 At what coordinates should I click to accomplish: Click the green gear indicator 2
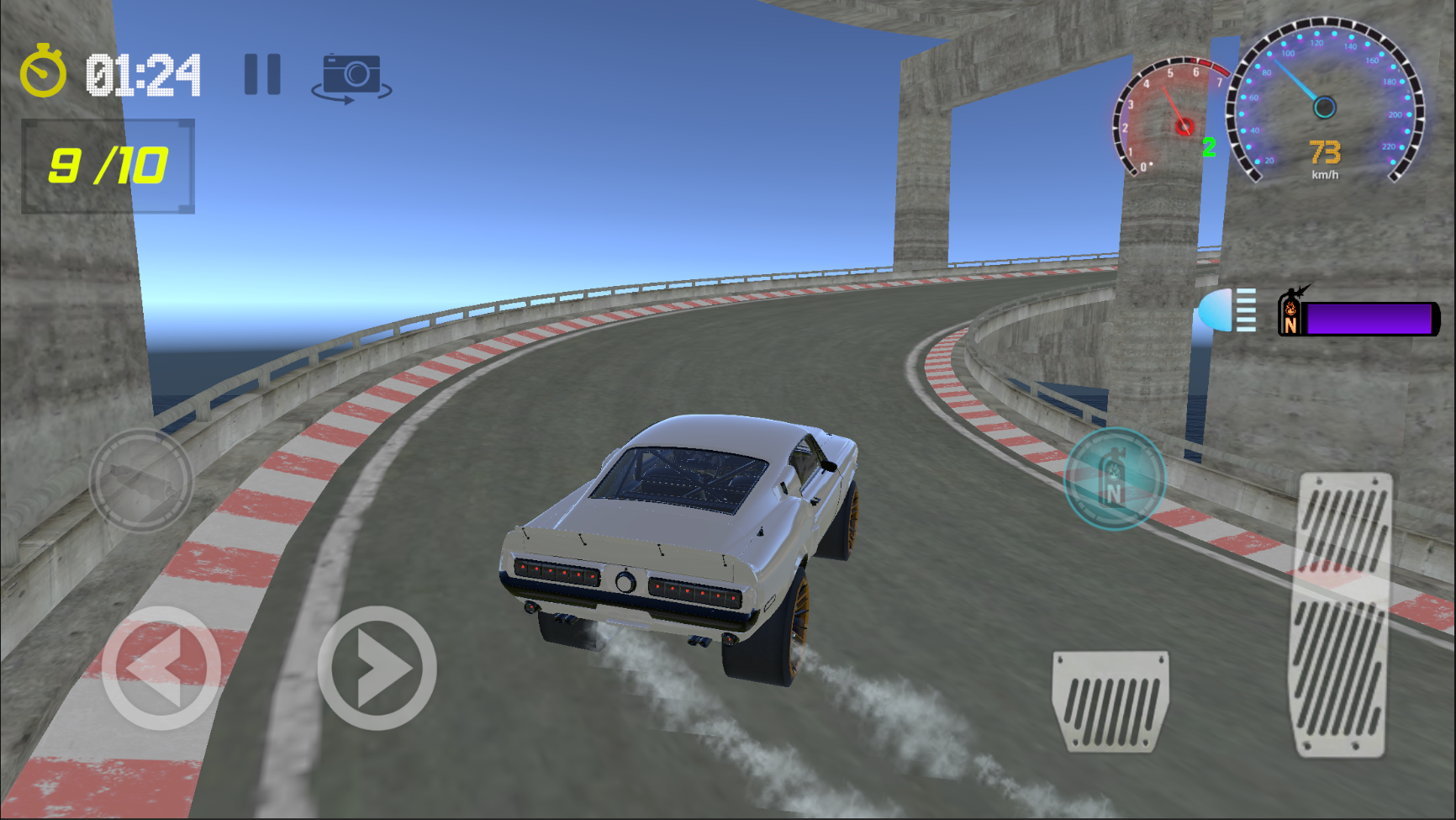click(x=1209, y=147)
